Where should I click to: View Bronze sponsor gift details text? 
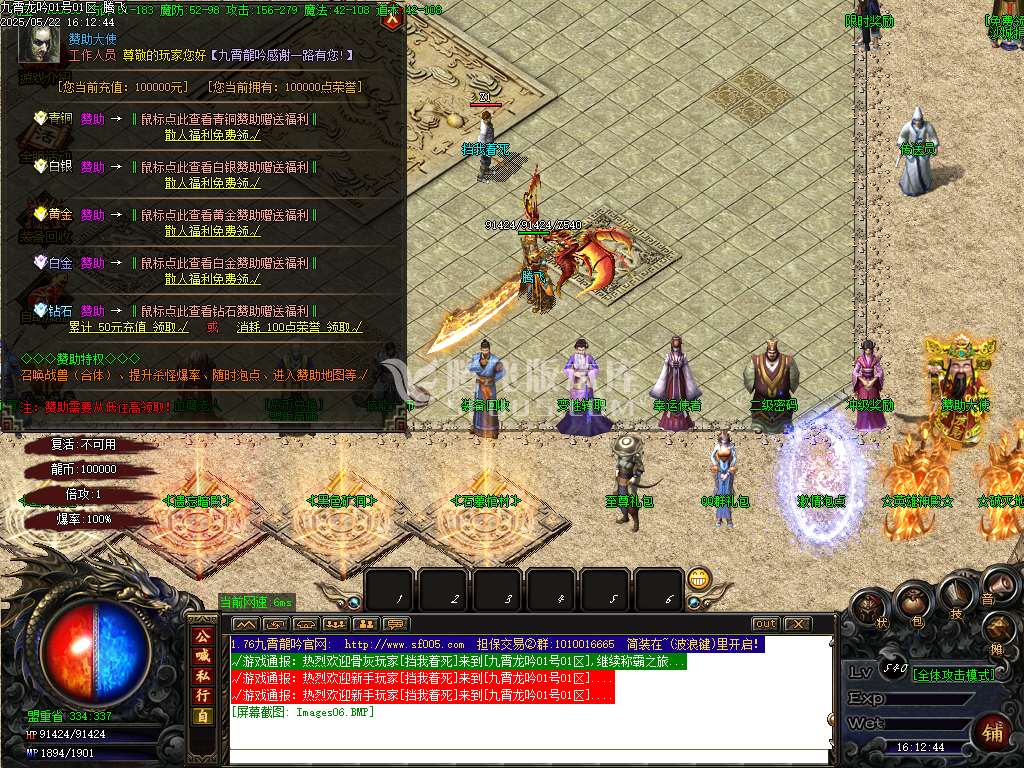tap(228, 118)
